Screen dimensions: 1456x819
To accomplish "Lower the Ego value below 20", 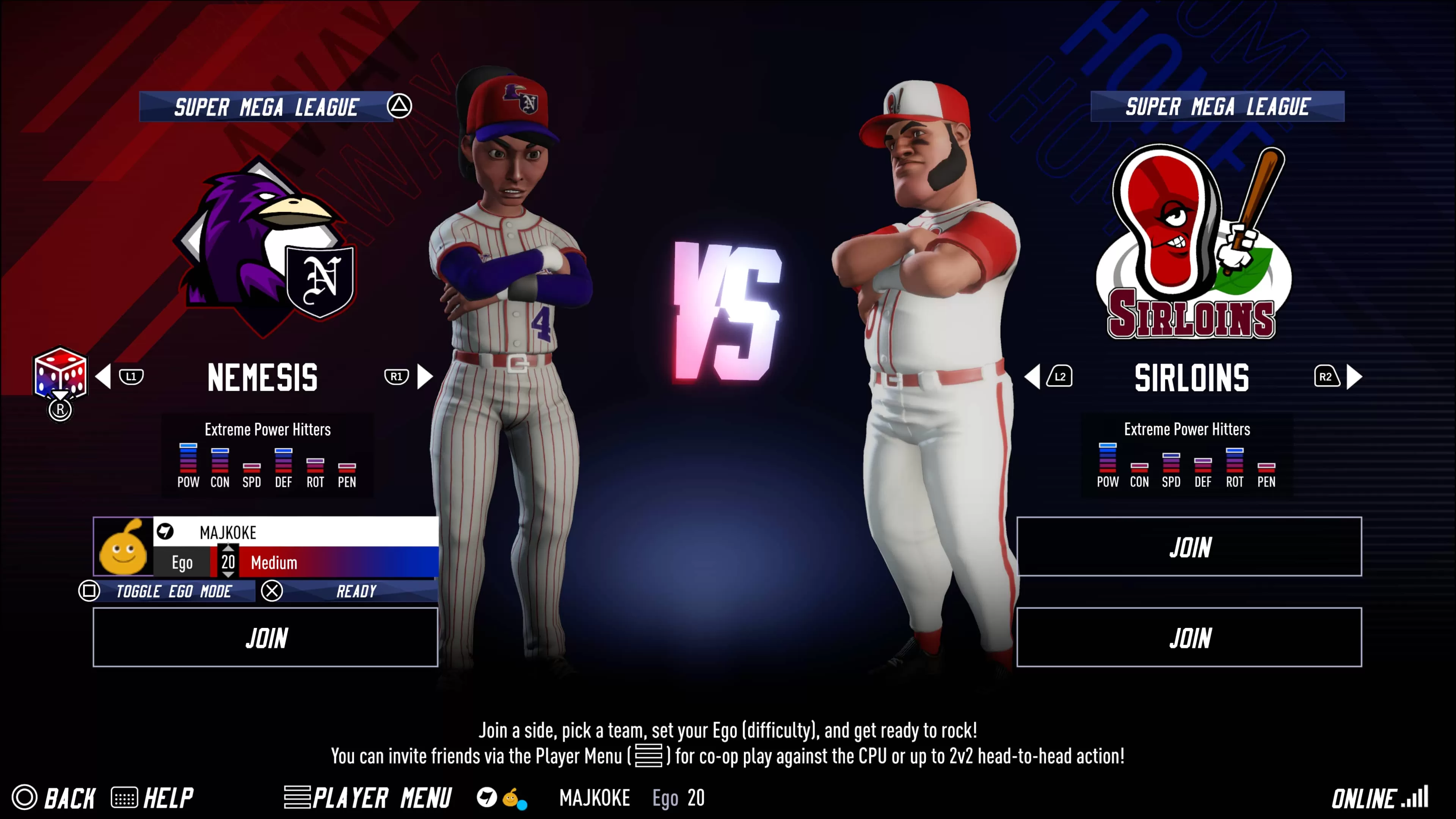I will point(228,575).
